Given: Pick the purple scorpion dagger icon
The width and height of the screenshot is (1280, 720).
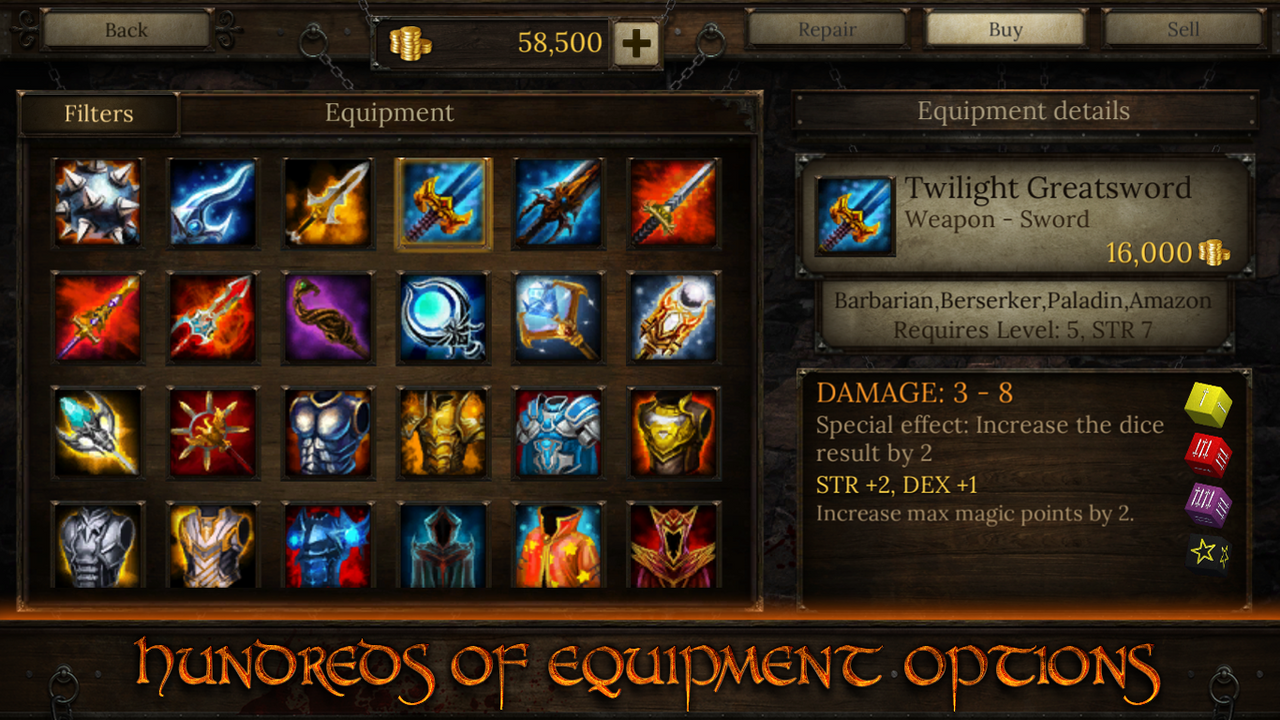Looking at the screenshot, I should coord(328,320).
